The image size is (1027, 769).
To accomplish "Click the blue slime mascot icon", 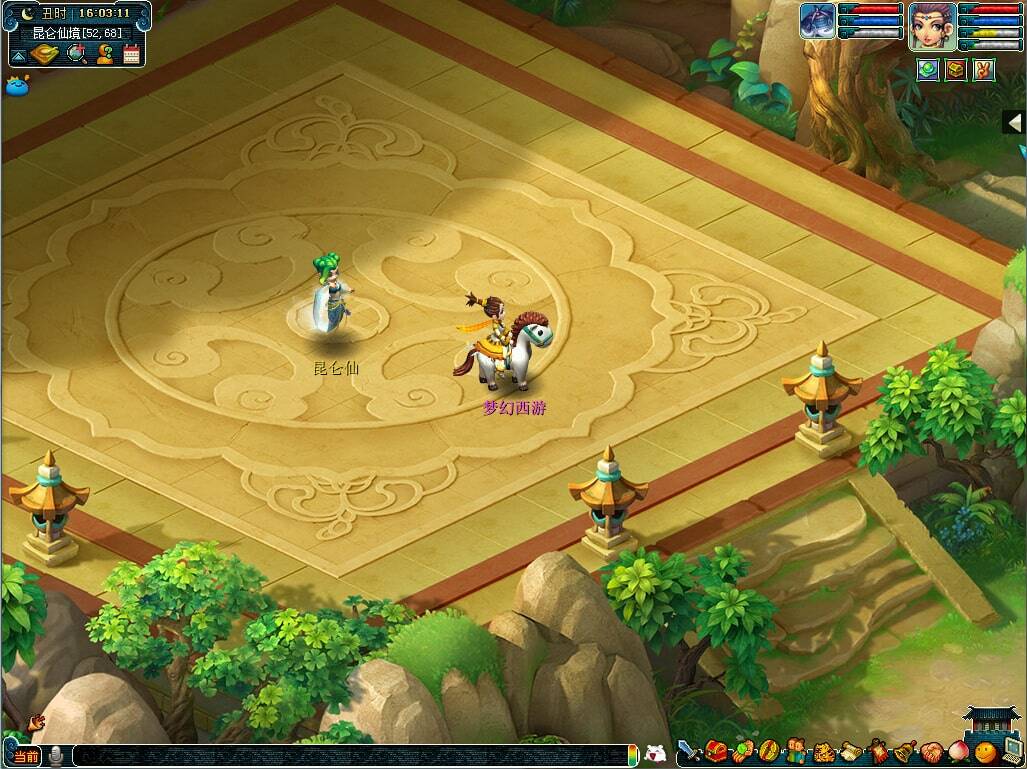I will 17,85.
